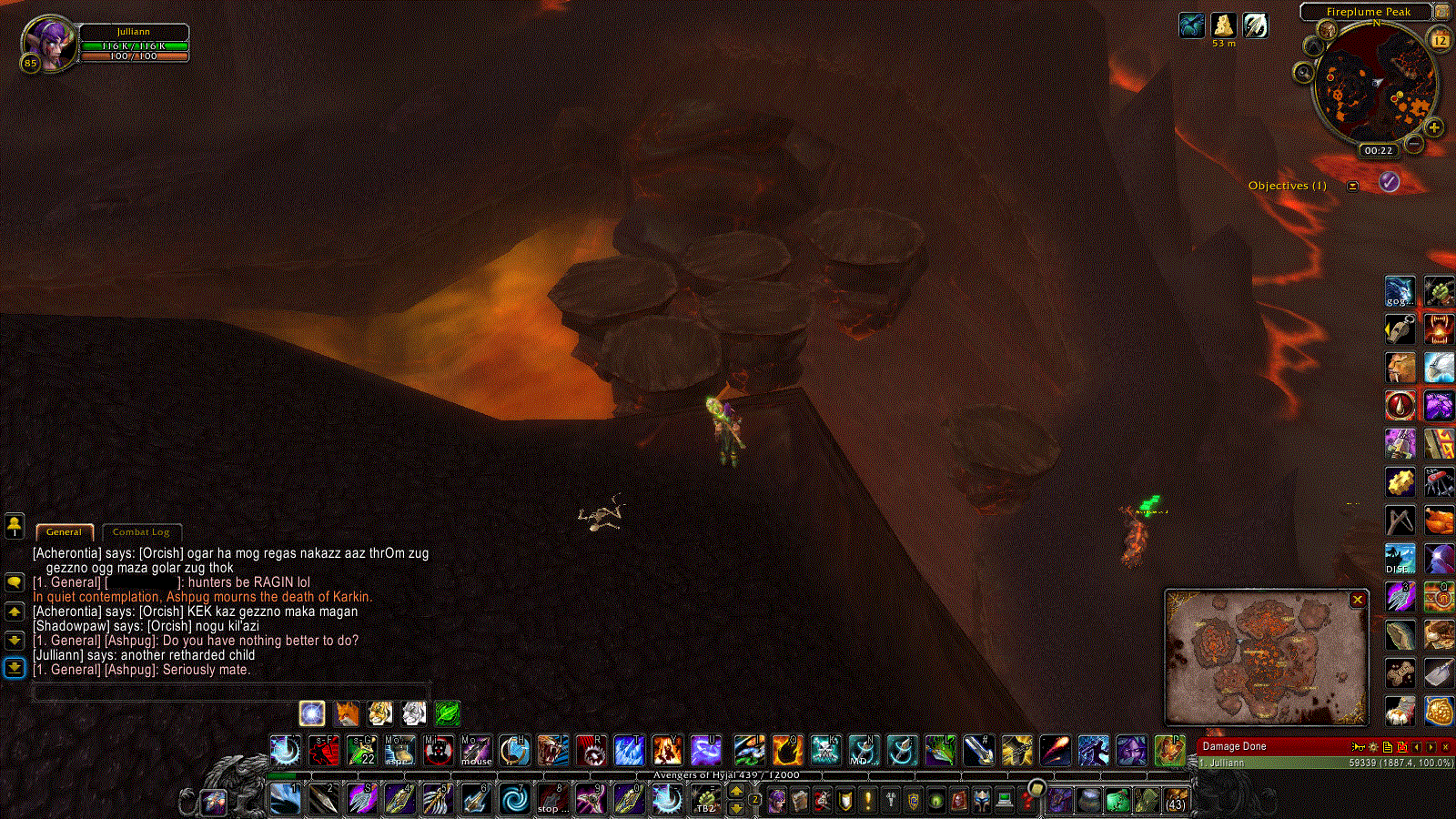Close the battlefield map panel
The width and height of the screenshot is (1456, 819).
pos(1357,600)
